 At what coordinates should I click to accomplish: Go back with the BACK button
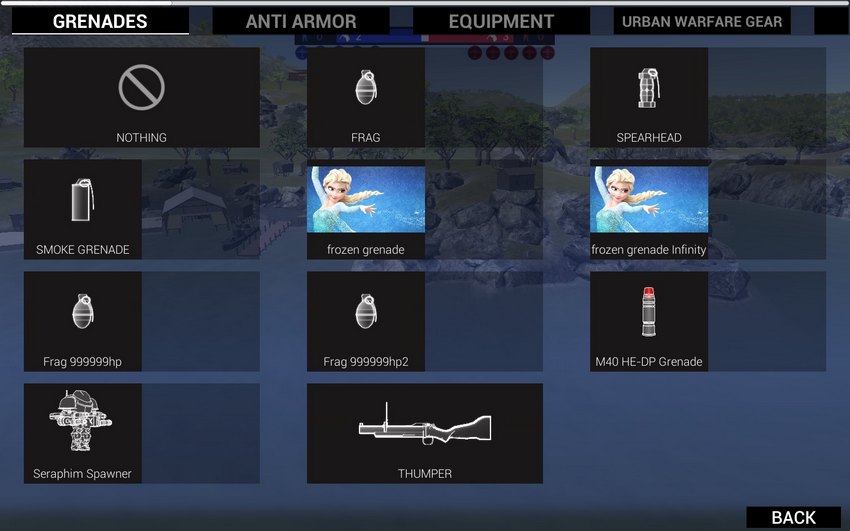pyautogui.click(x=793, y=517)
